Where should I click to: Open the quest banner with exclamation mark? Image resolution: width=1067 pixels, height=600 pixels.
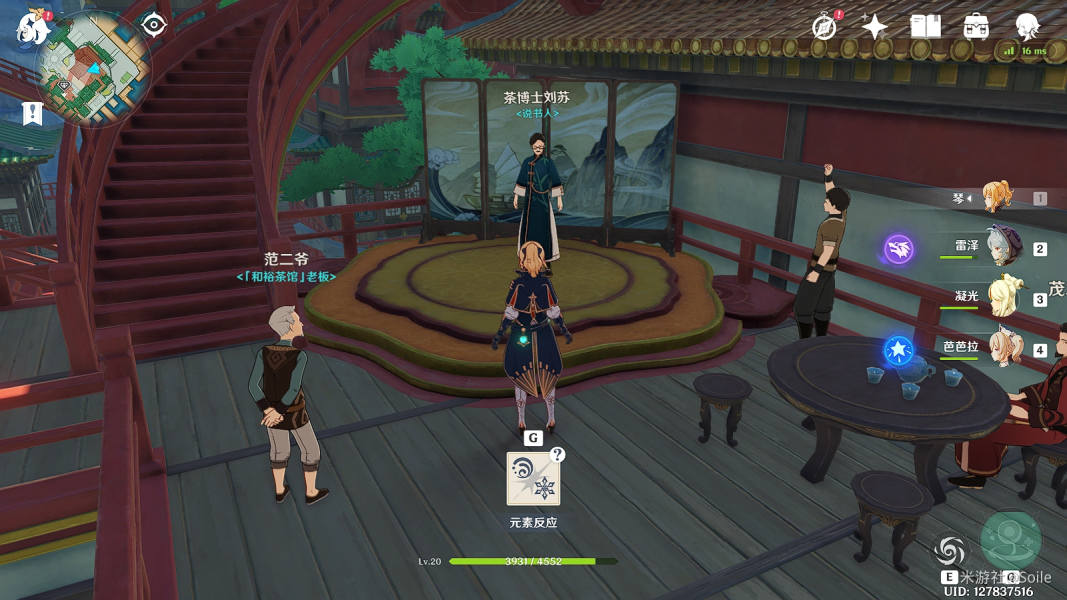click(x=32, y=113)
